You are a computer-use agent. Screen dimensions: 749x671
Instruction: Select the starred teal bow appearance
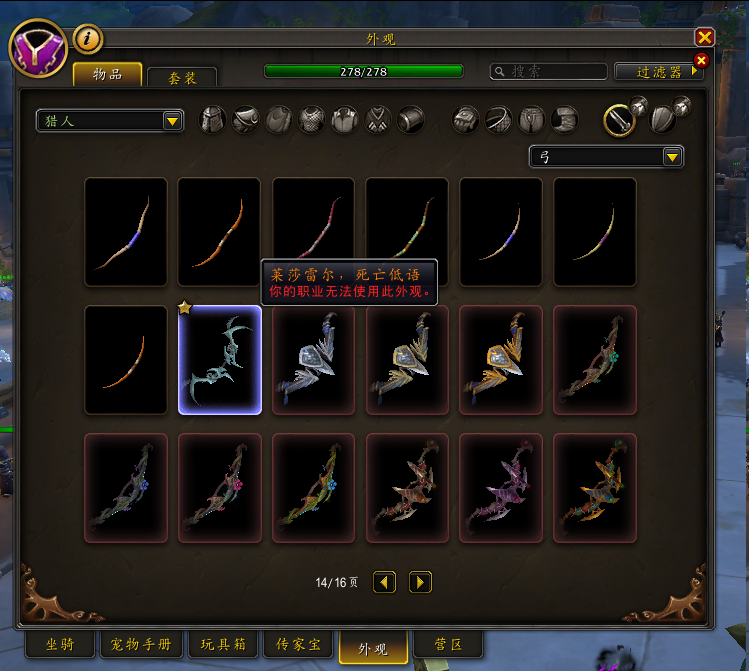pyautogui.click(x=220, y=360)
